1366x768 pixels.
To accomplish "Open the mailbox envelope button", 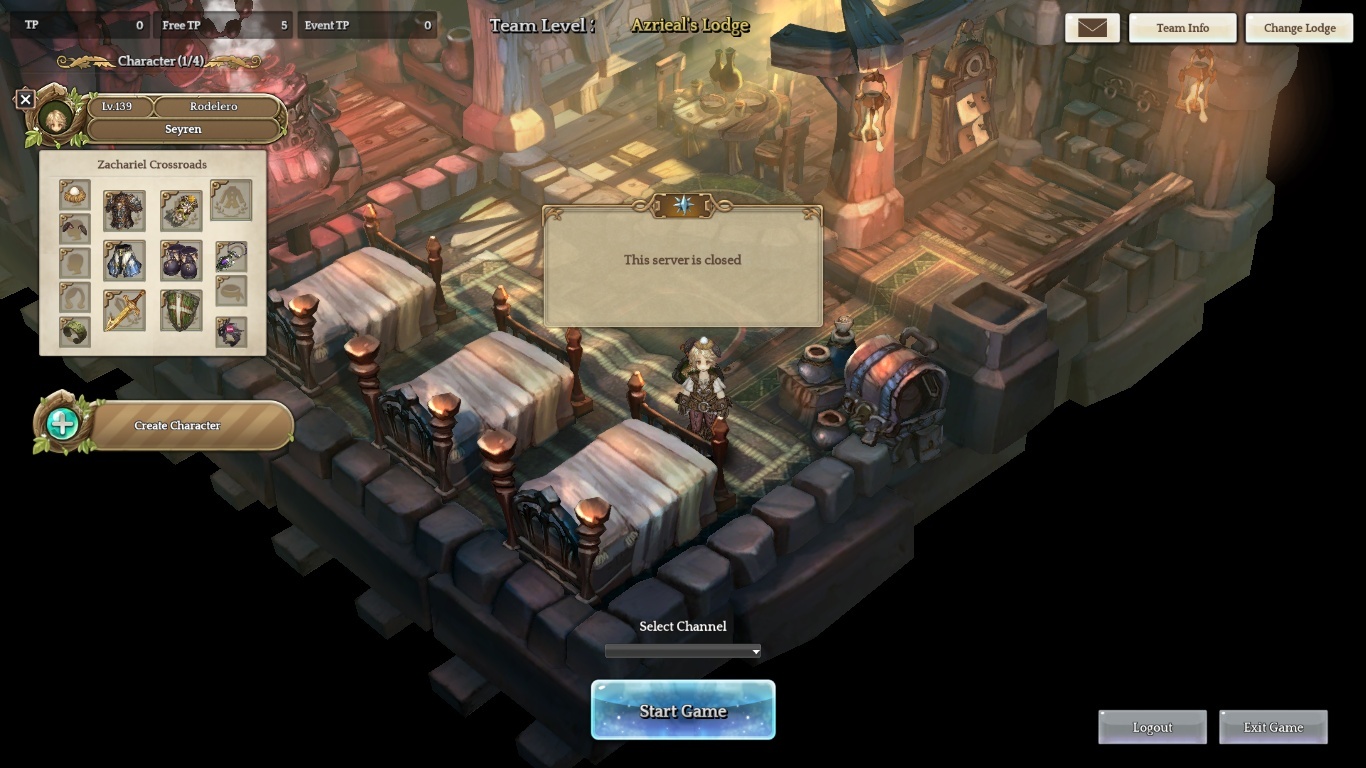I will 1092,28.
